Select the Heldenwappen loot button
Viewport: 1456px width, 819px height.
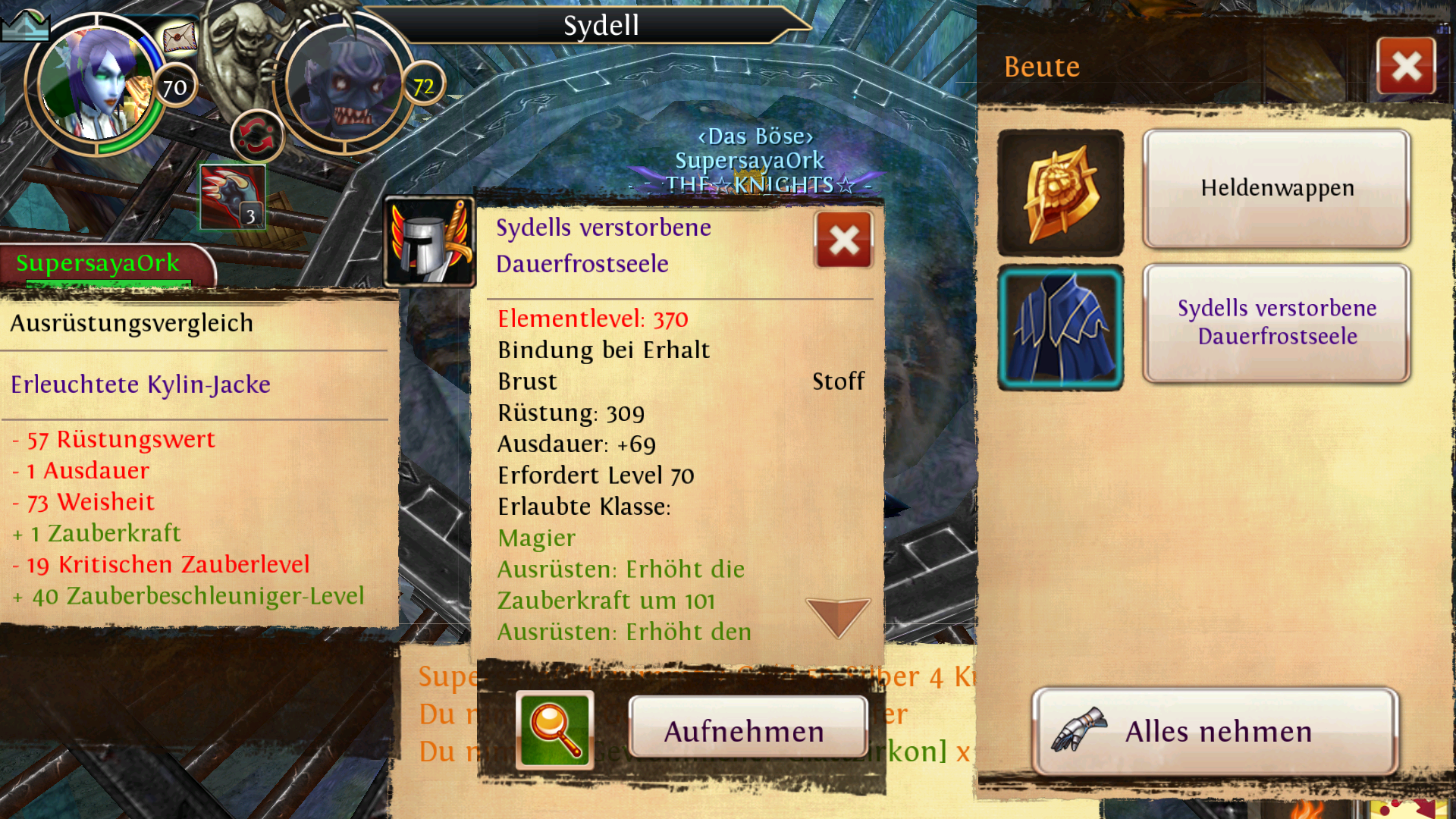pos(1276,188)
